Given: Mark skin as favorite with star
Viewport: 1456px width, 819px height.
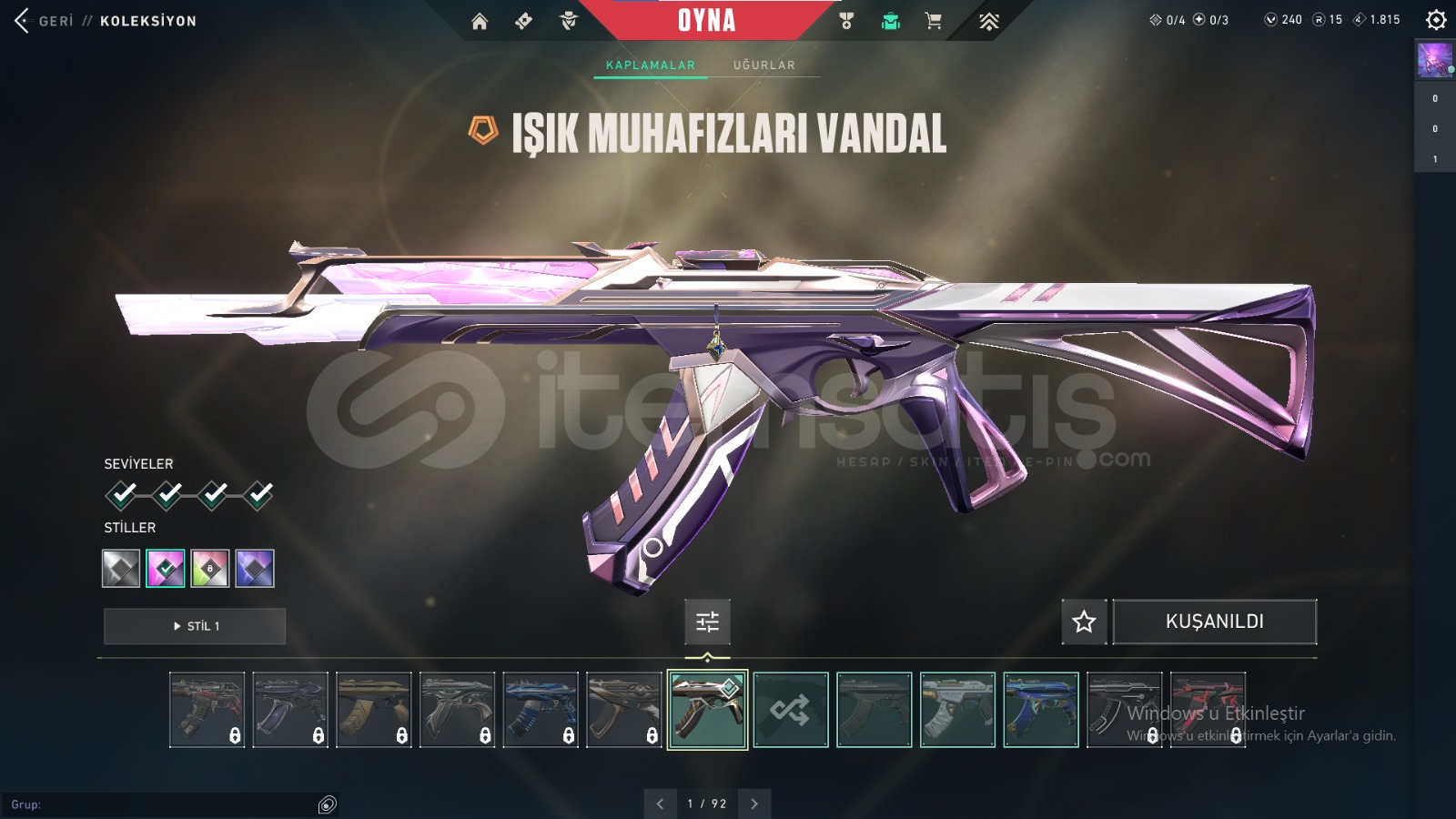Looking at the screenshot, I should pos(1084,622).
